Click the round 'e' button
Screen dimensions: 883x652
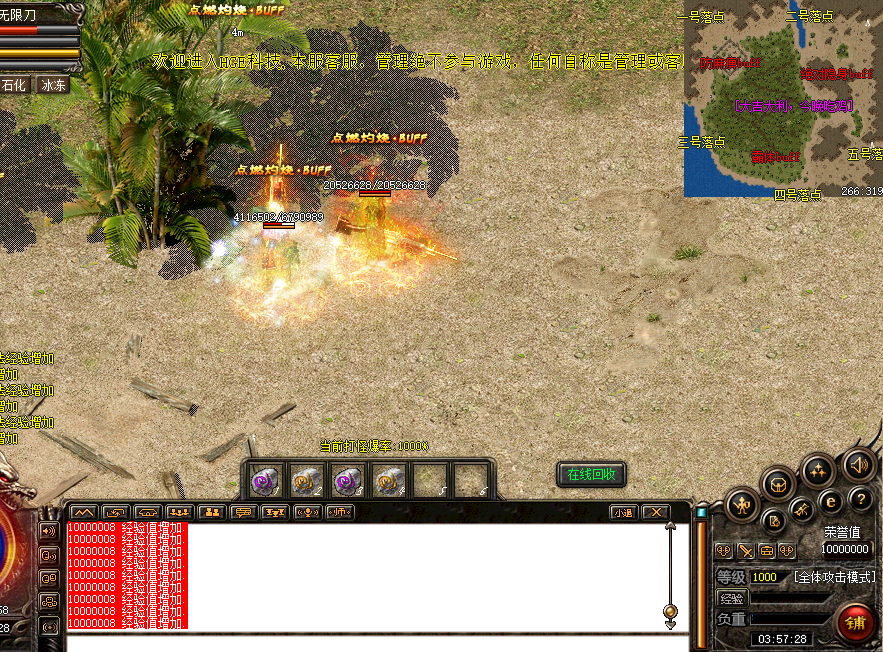(831, 502)
